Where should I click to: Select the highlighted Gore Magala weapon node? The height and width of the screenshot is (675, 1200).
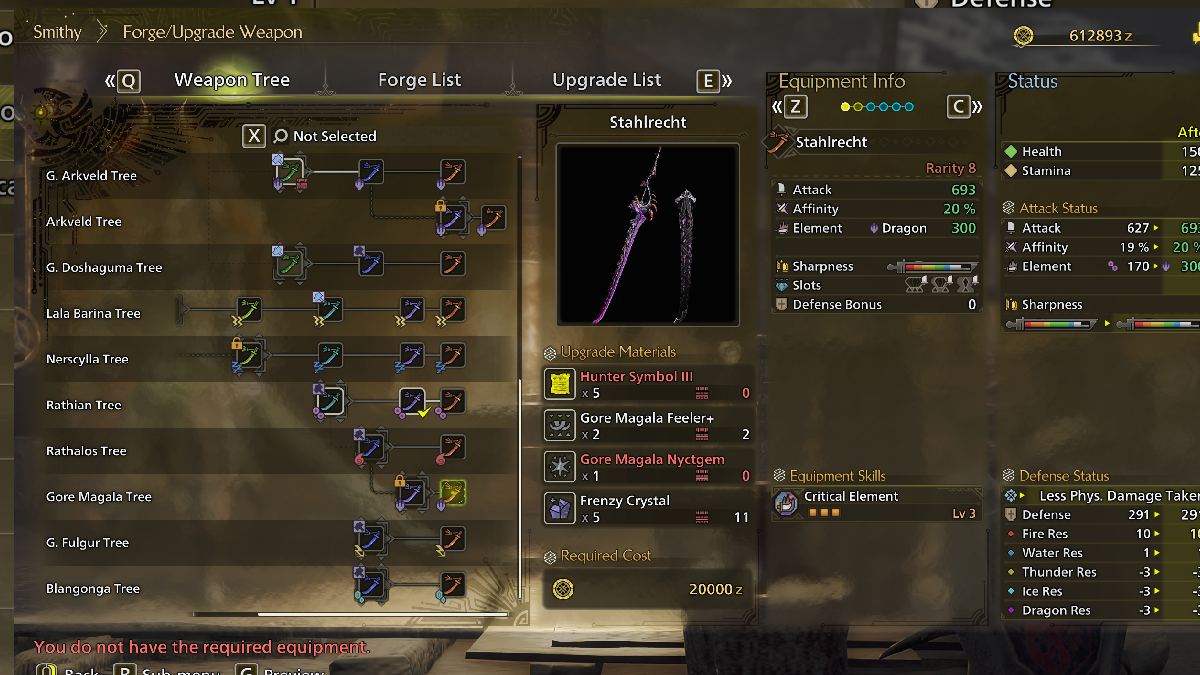click(x=452, y=492)
